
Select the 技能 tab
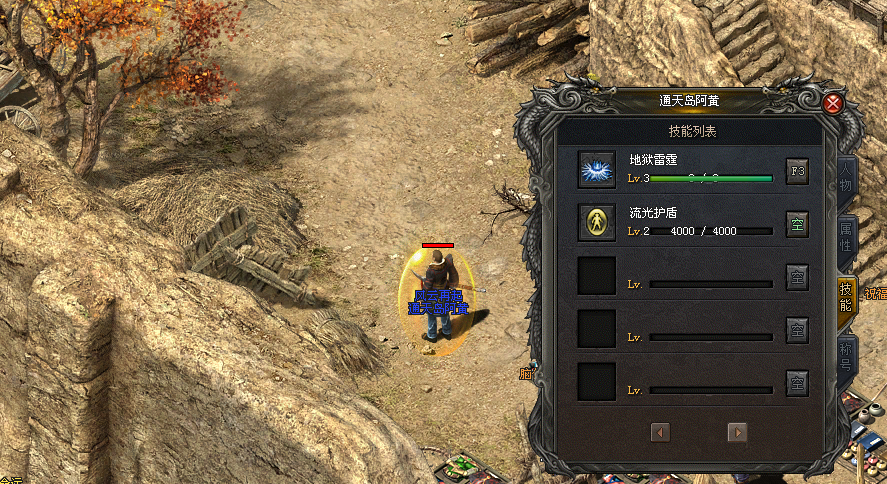click(x=846, y=296)
